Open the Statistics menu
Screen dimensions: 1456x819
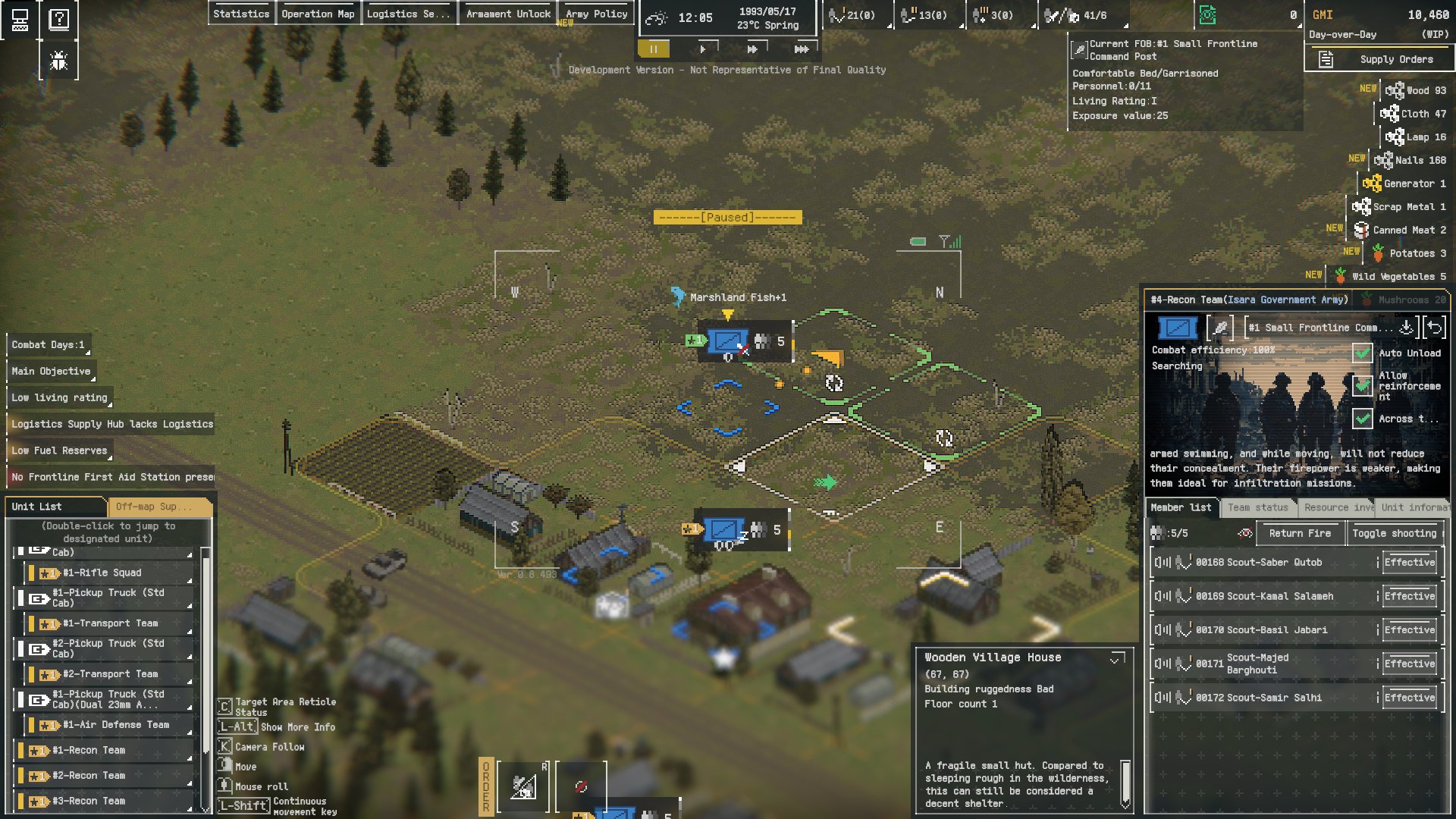pyautogui.click(x=241, y=14)
